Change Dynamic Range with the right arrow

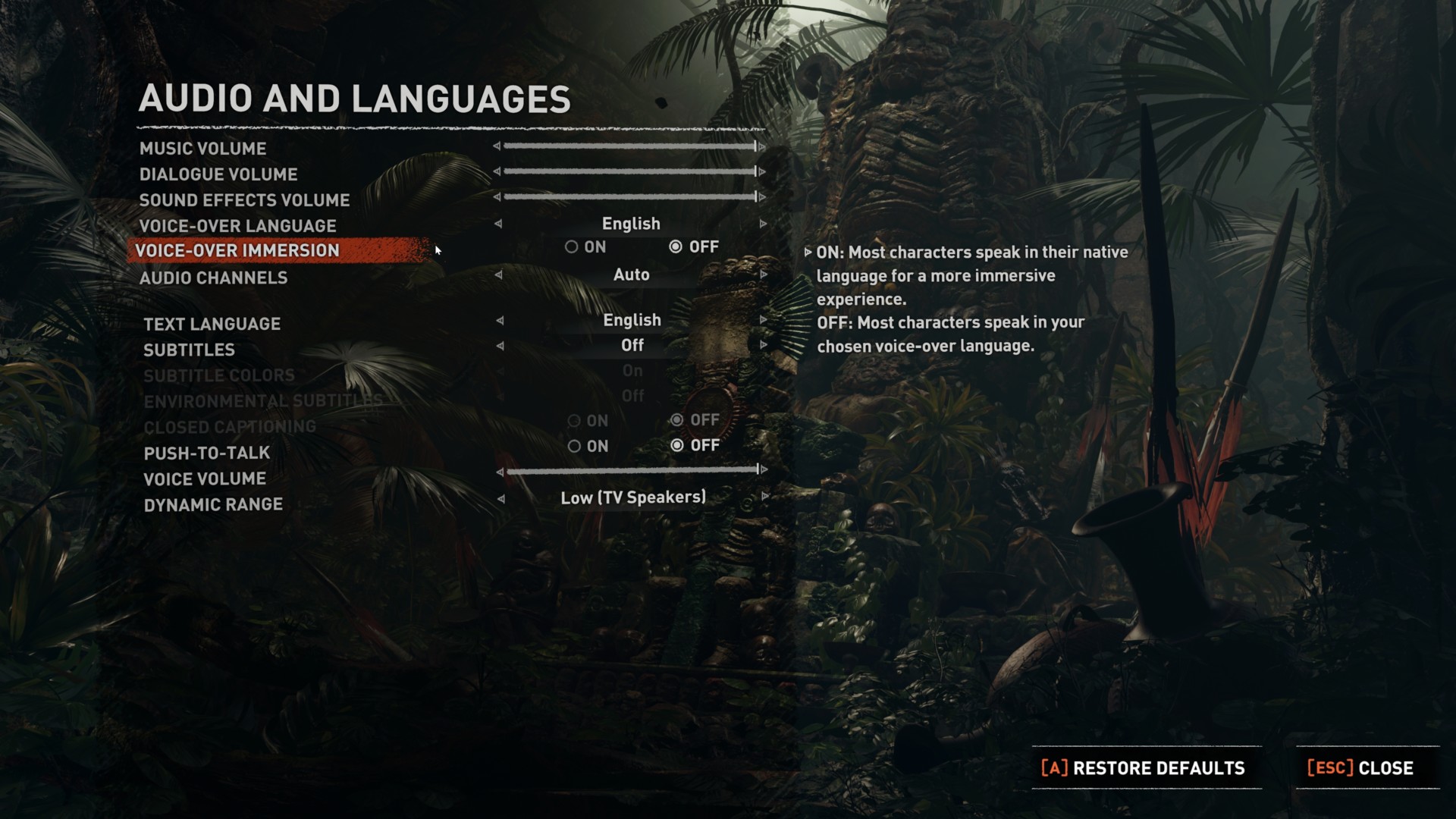pos(765,497)
